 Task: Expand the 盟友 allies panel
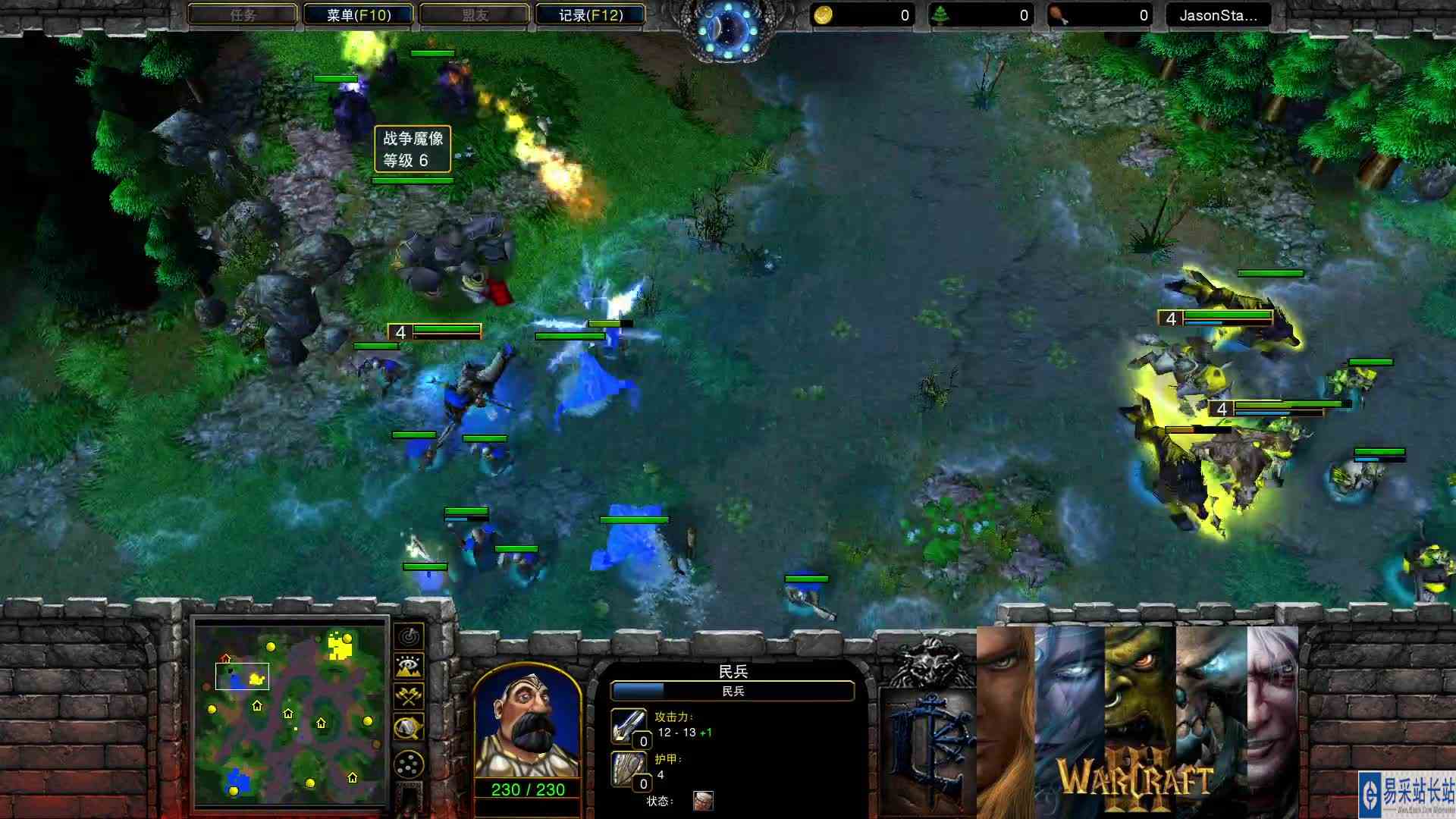click(x=474, y=14)
